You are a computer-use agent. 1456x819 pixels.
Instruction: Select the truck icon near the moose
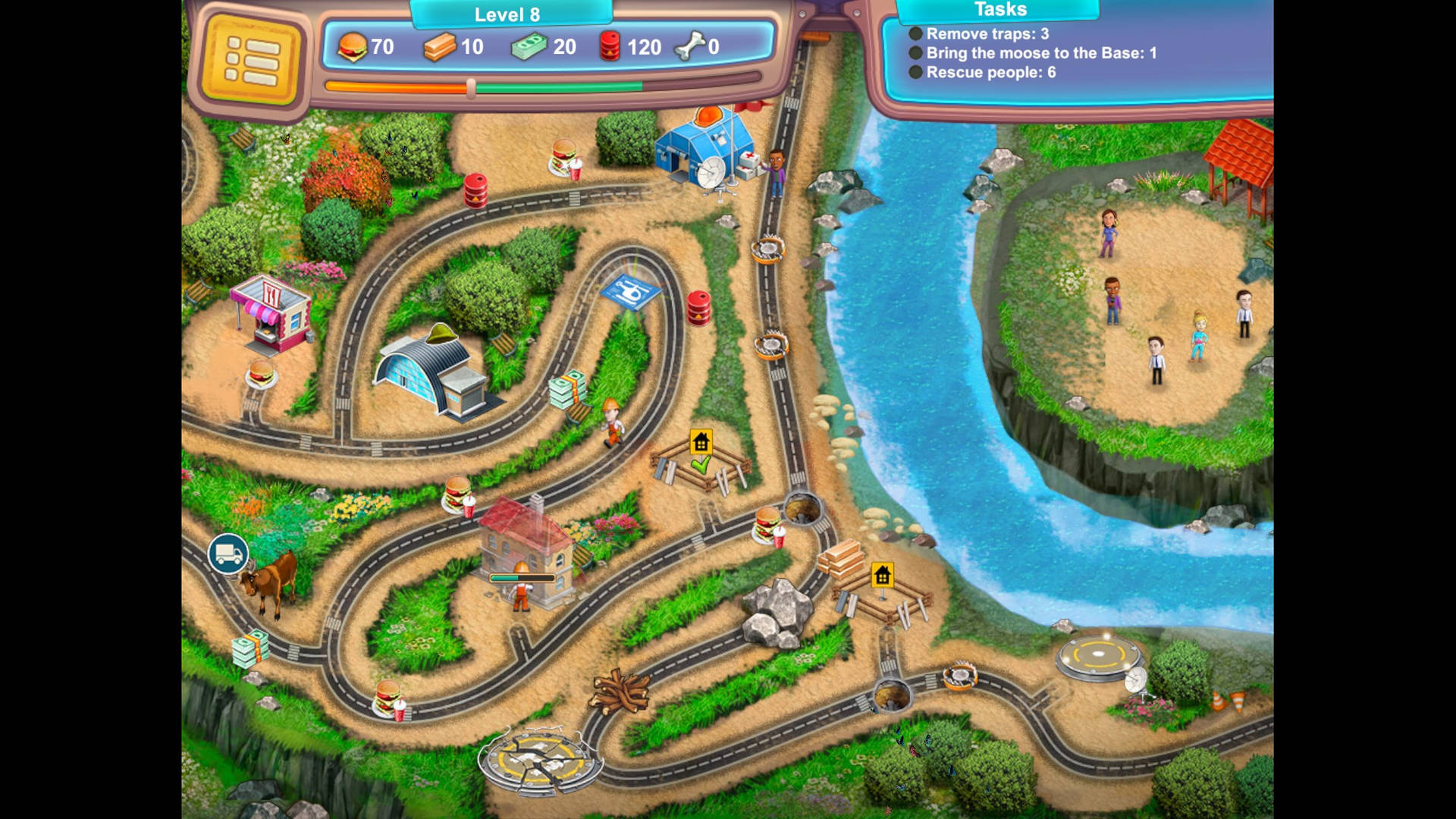click(x=227, y=554)
